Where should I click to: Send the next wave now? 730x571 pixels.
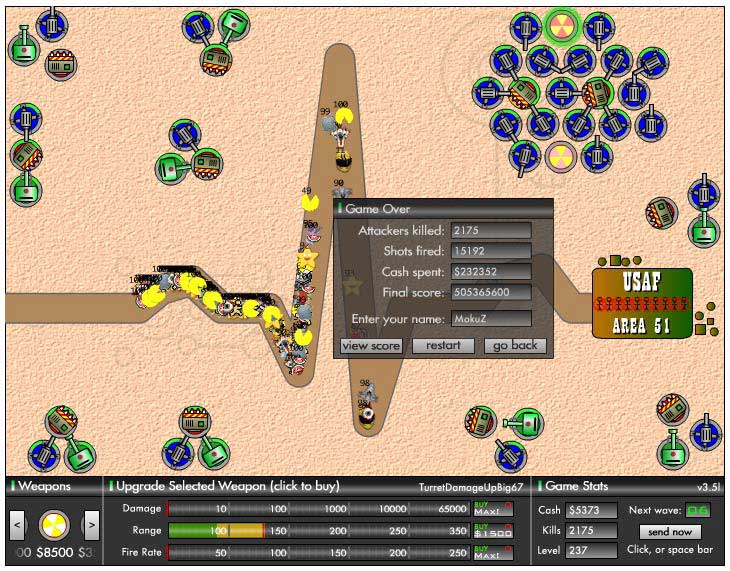pos(670,532)
